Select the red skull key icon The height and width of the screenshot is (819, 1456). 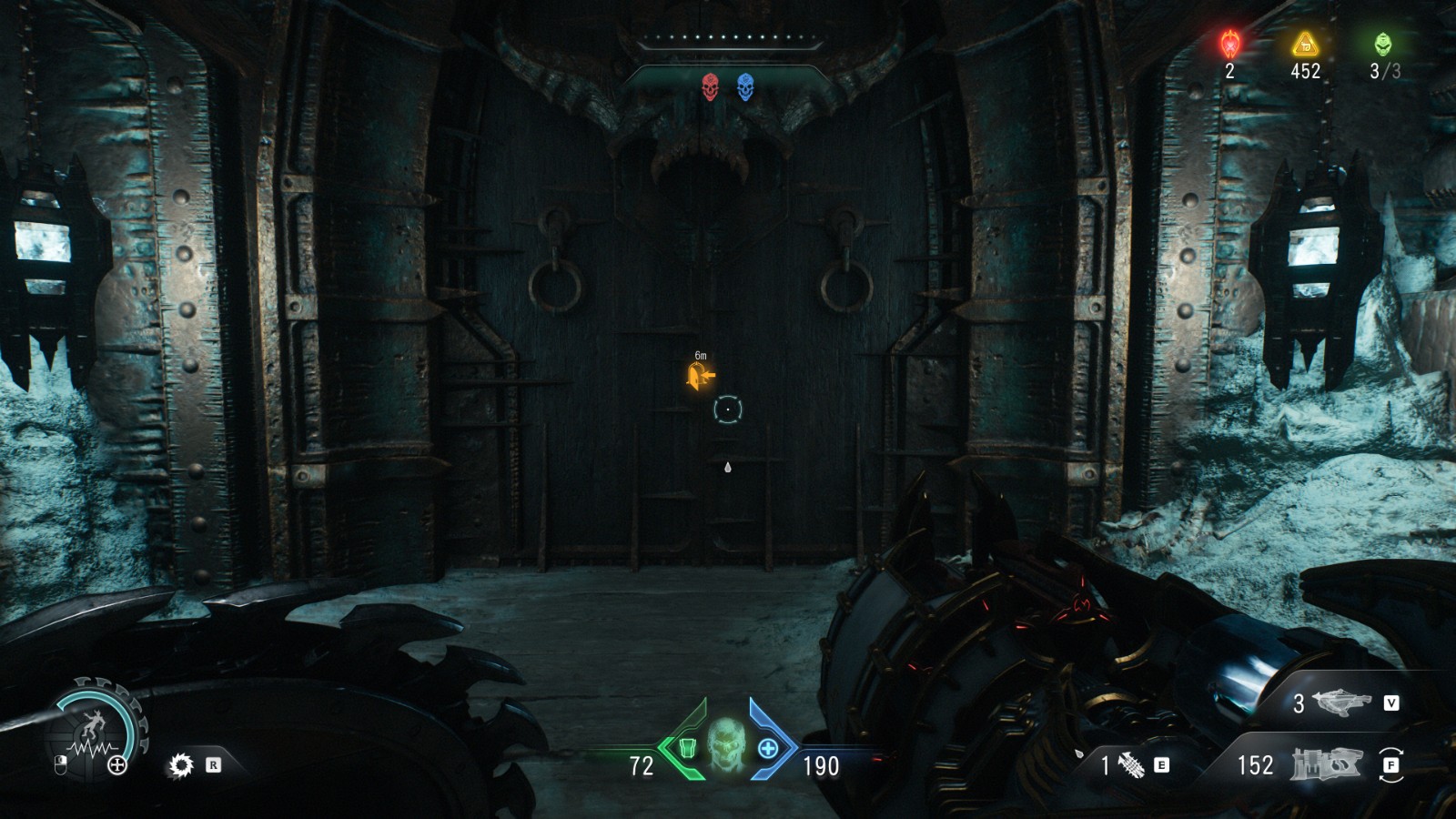pyautogui.click(x=711, y=87)
